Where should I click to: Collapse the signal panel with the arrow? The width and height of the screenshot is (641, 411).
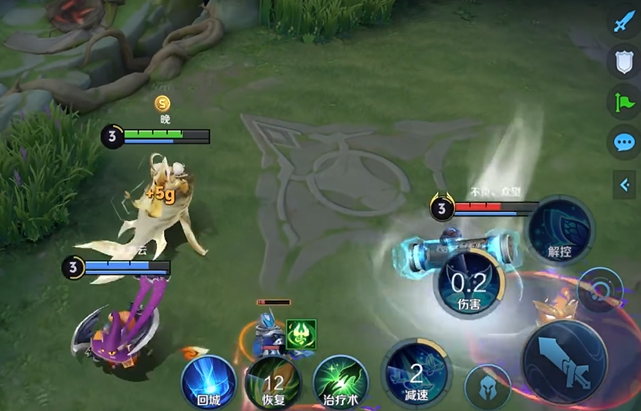[624, 183]
